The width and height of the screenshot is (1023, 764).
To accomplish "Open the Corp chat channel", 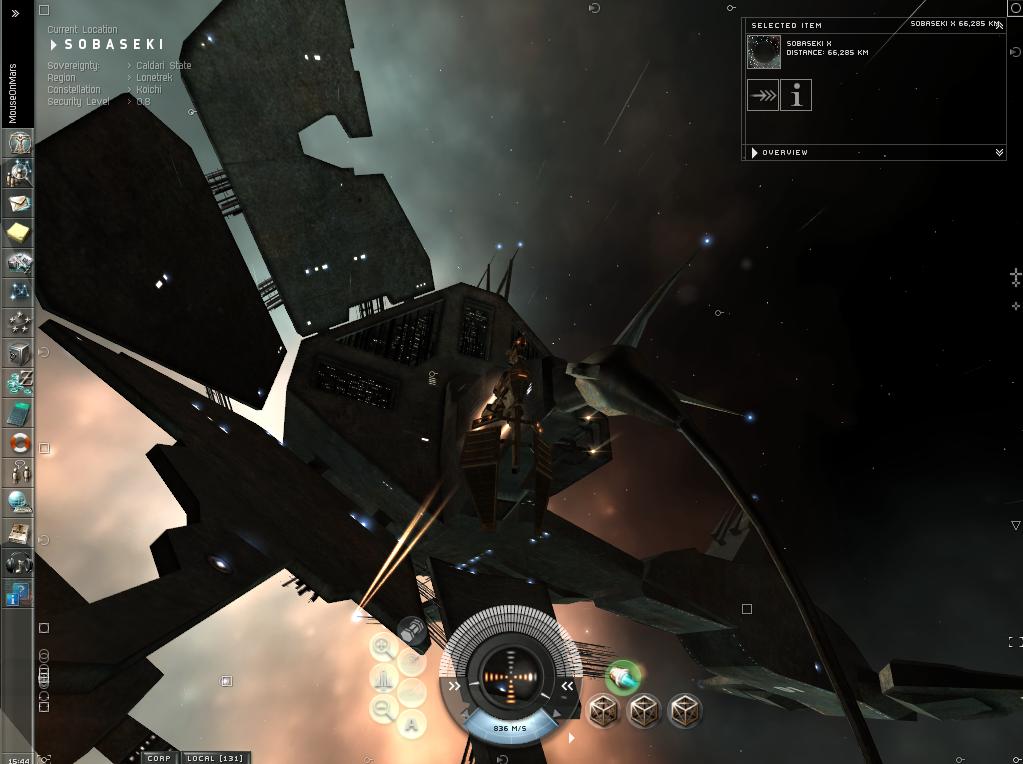I will coord(158,758).
